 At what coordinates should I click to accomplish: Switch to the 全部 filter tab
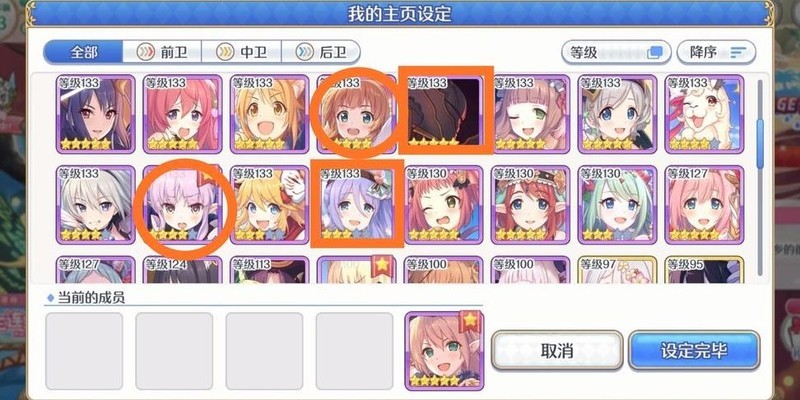[x=83, y=52]
